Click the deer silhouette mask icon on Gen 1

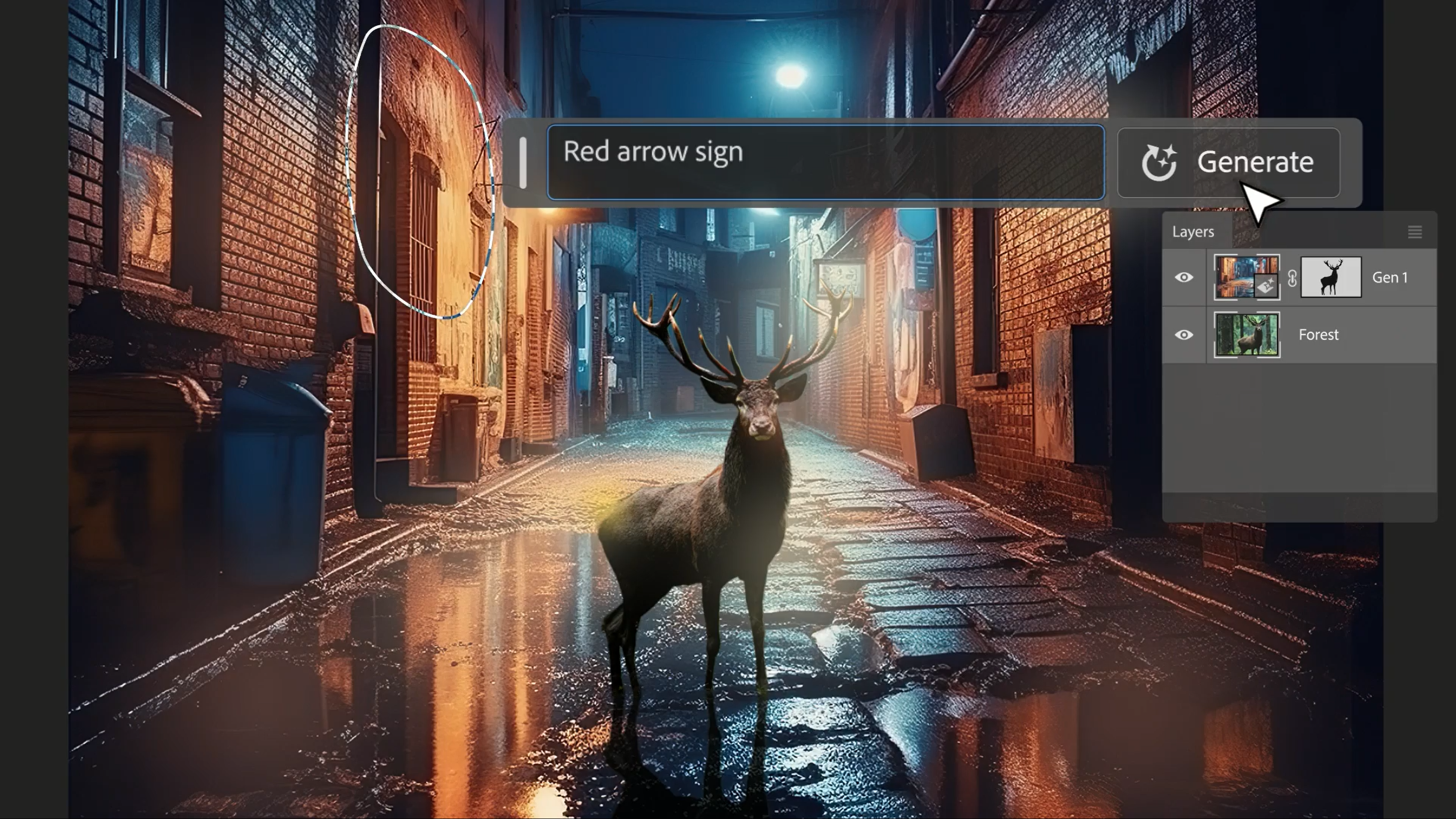pyautogui.click(x=1332, y=278)
